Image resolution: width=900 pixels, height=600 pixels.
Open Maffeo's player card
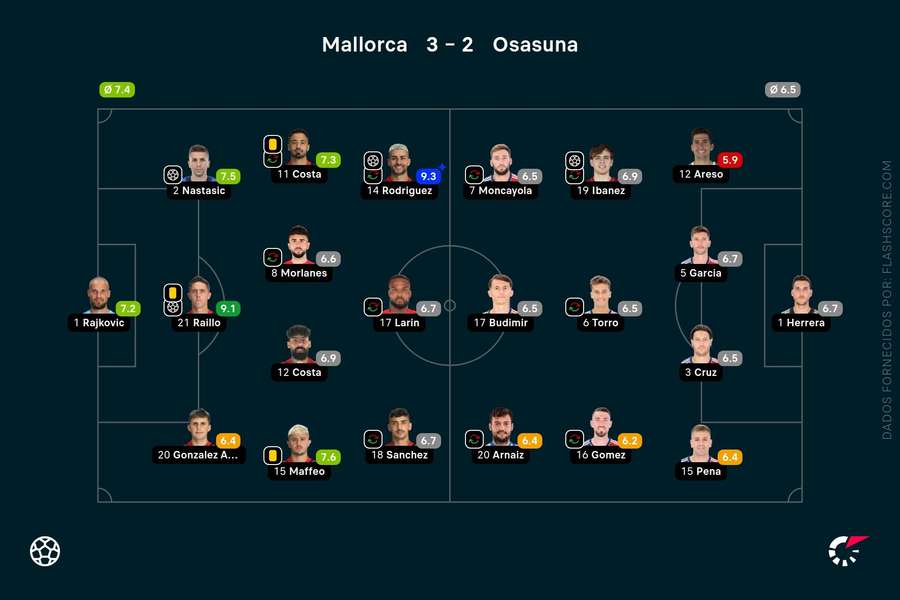tap(298, 445)
